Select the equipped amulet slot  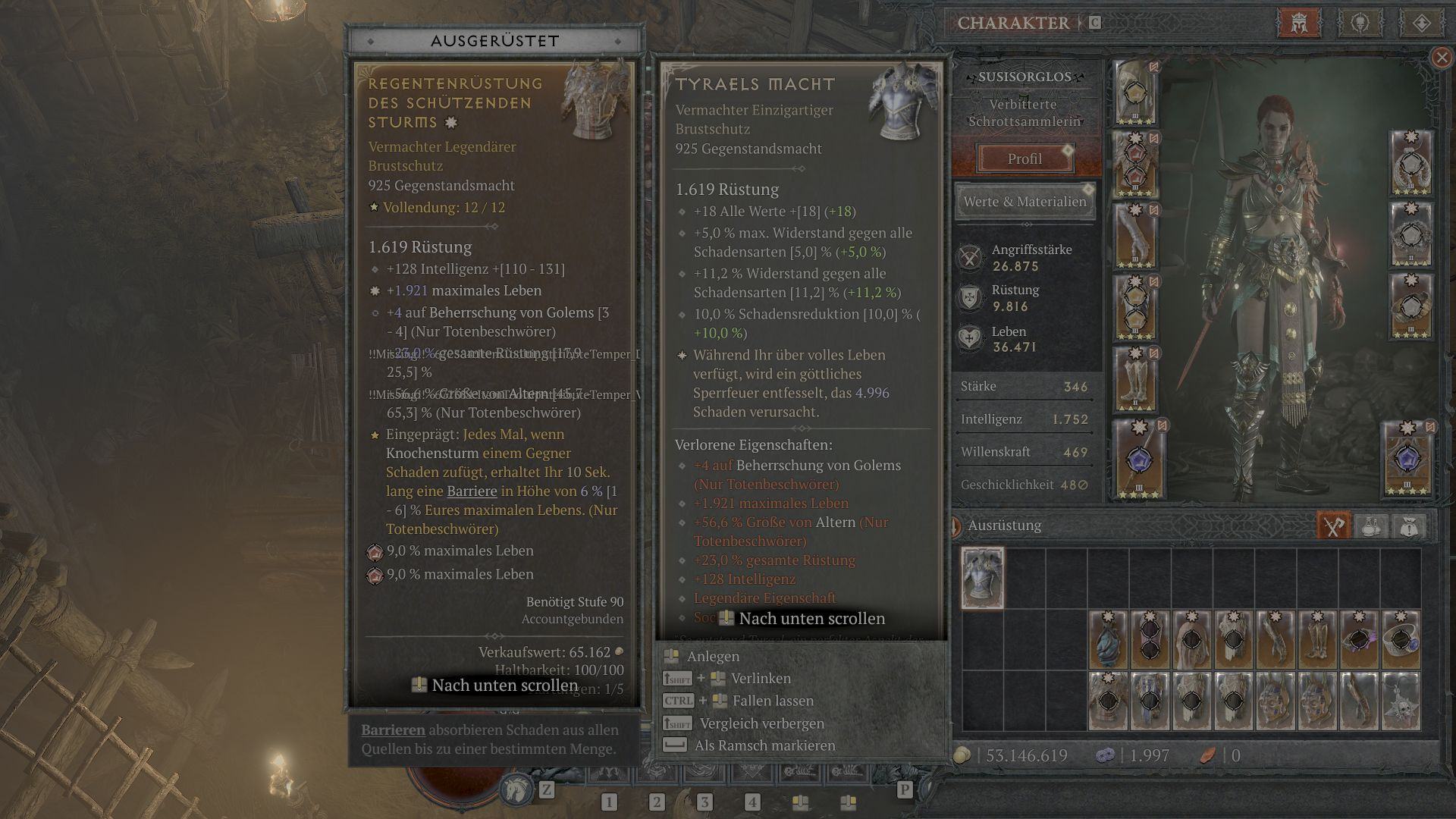point(1410,165)
